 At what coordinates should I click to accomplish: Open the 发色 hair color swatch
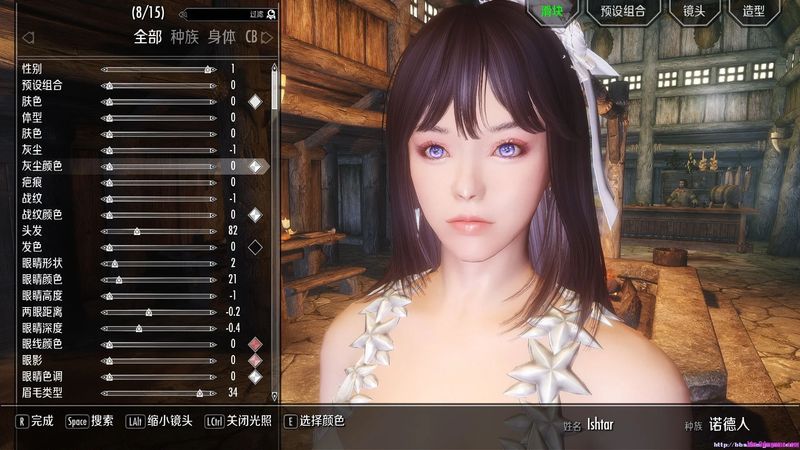tap(255, 247)
